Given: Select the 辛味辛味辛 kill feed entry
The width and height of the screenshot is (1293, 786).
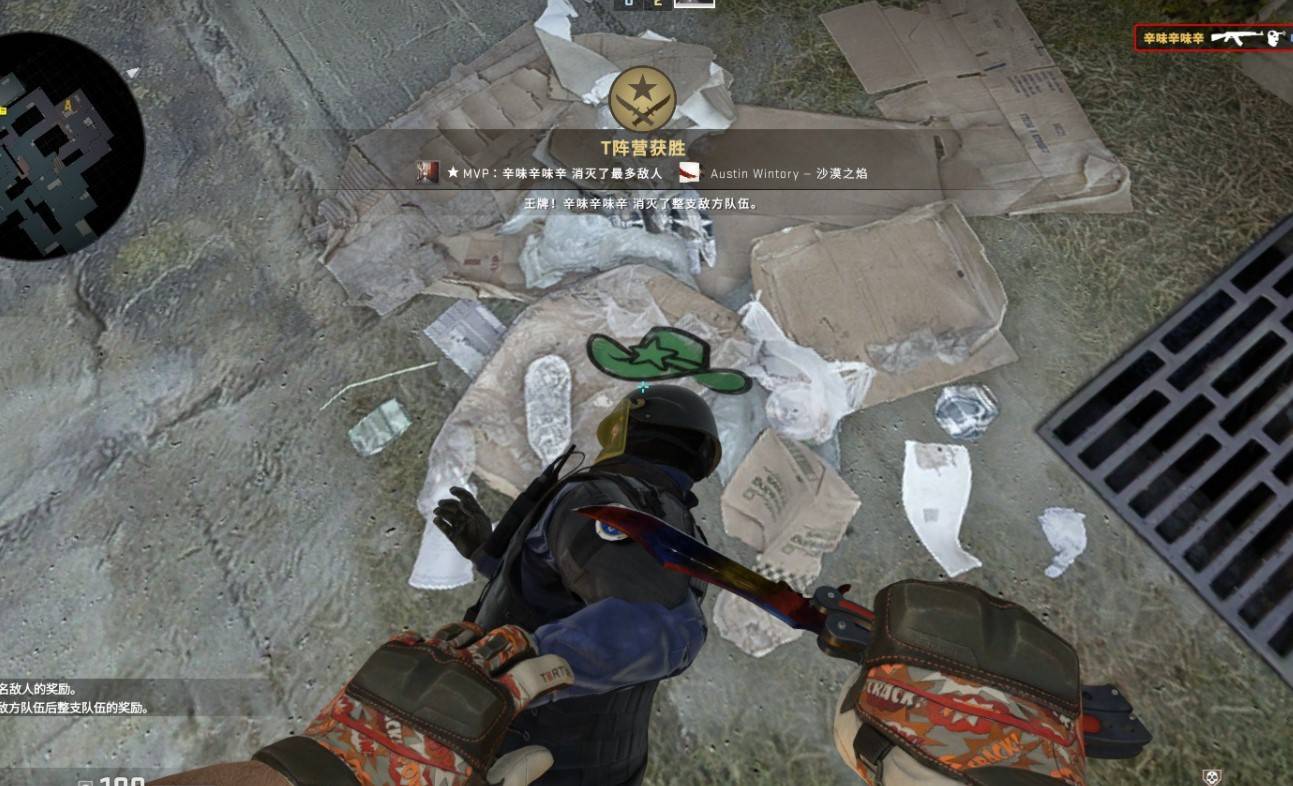Looking at the screenshot, I should coord(1212,38).
